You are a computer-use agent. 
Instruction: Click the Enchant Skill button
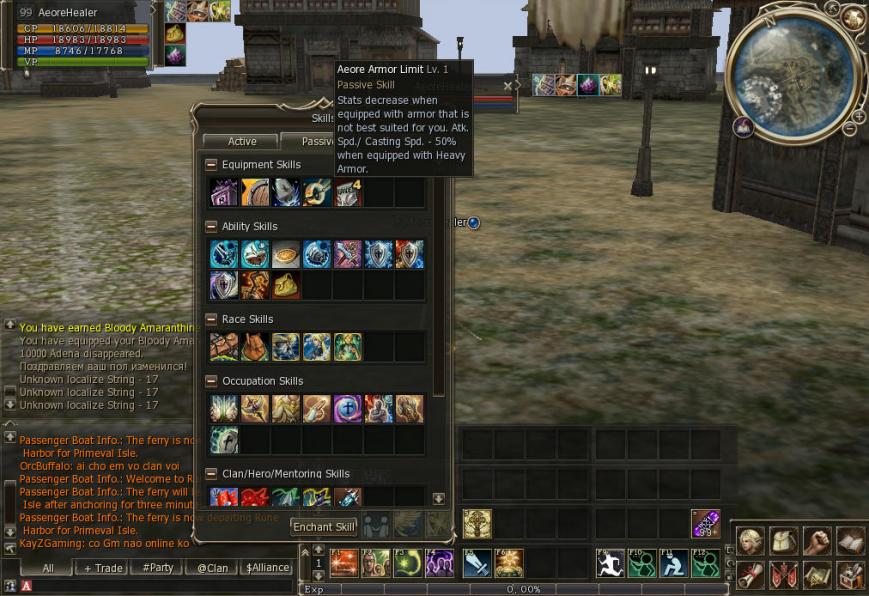324,527
